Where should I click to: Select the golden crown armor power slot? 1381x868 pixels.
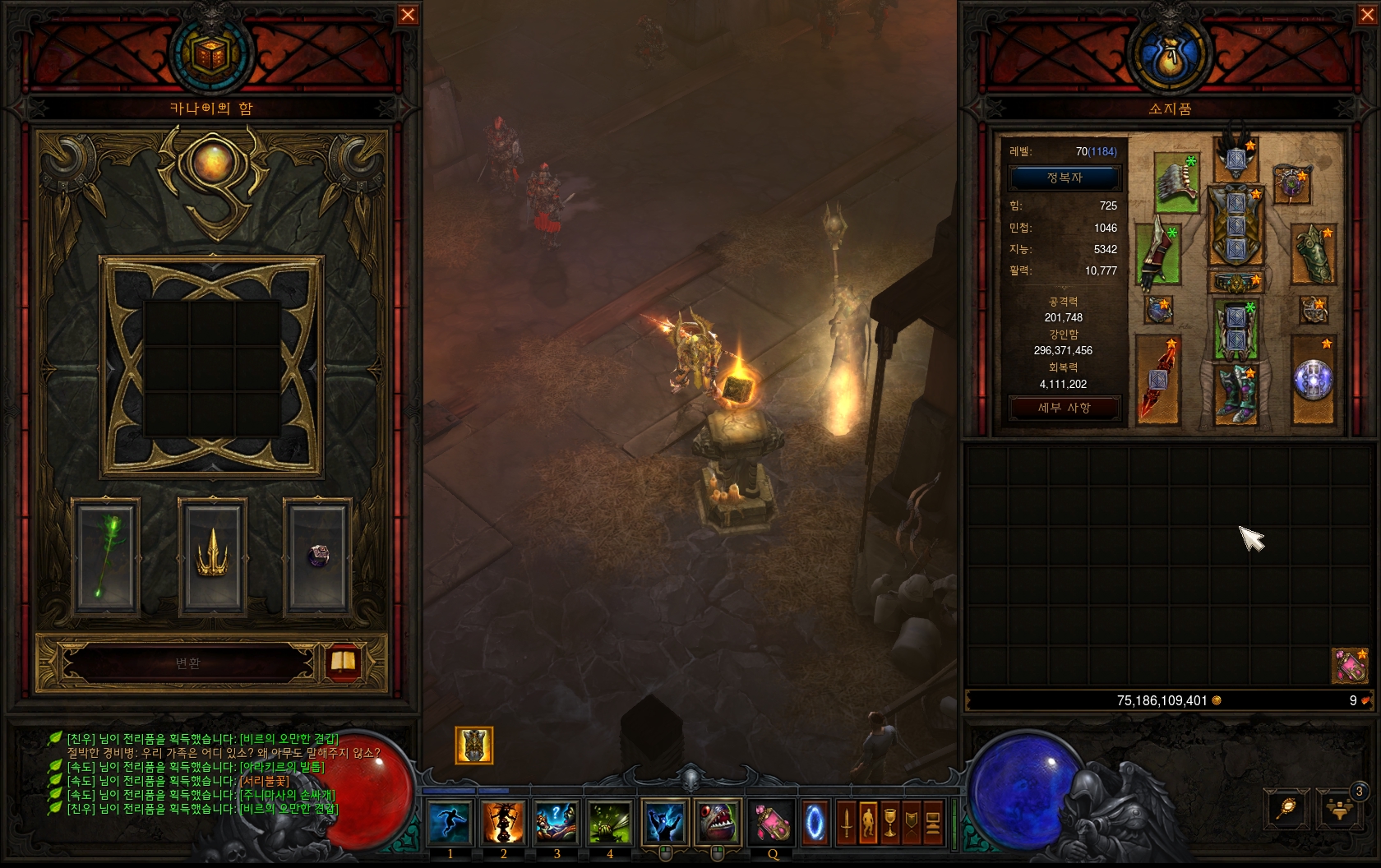coord(212,556)
